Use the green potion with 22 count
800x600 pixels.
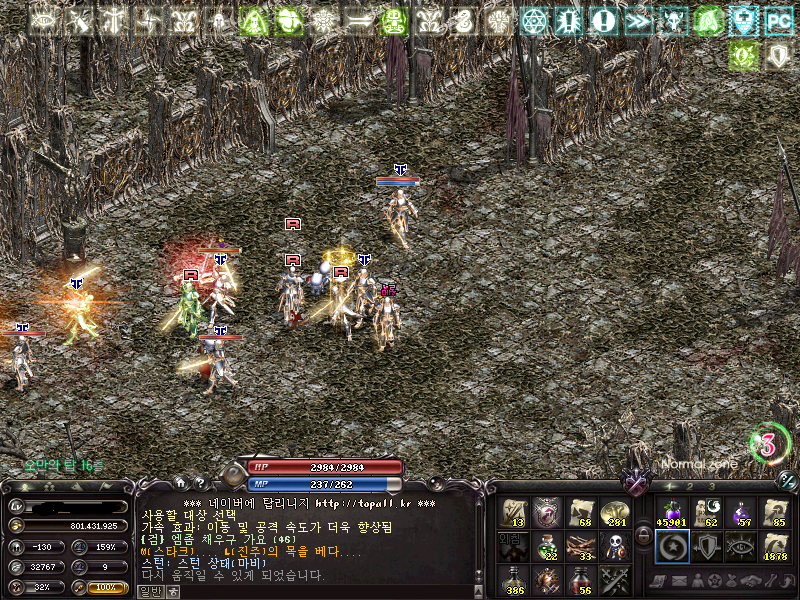548,546
